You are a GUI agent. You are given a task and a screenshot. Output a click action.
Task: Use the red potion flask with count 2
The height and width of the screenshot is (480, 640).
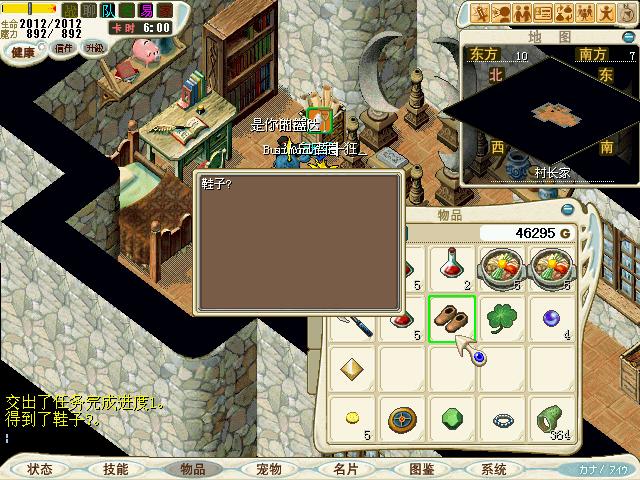point(452,268)
